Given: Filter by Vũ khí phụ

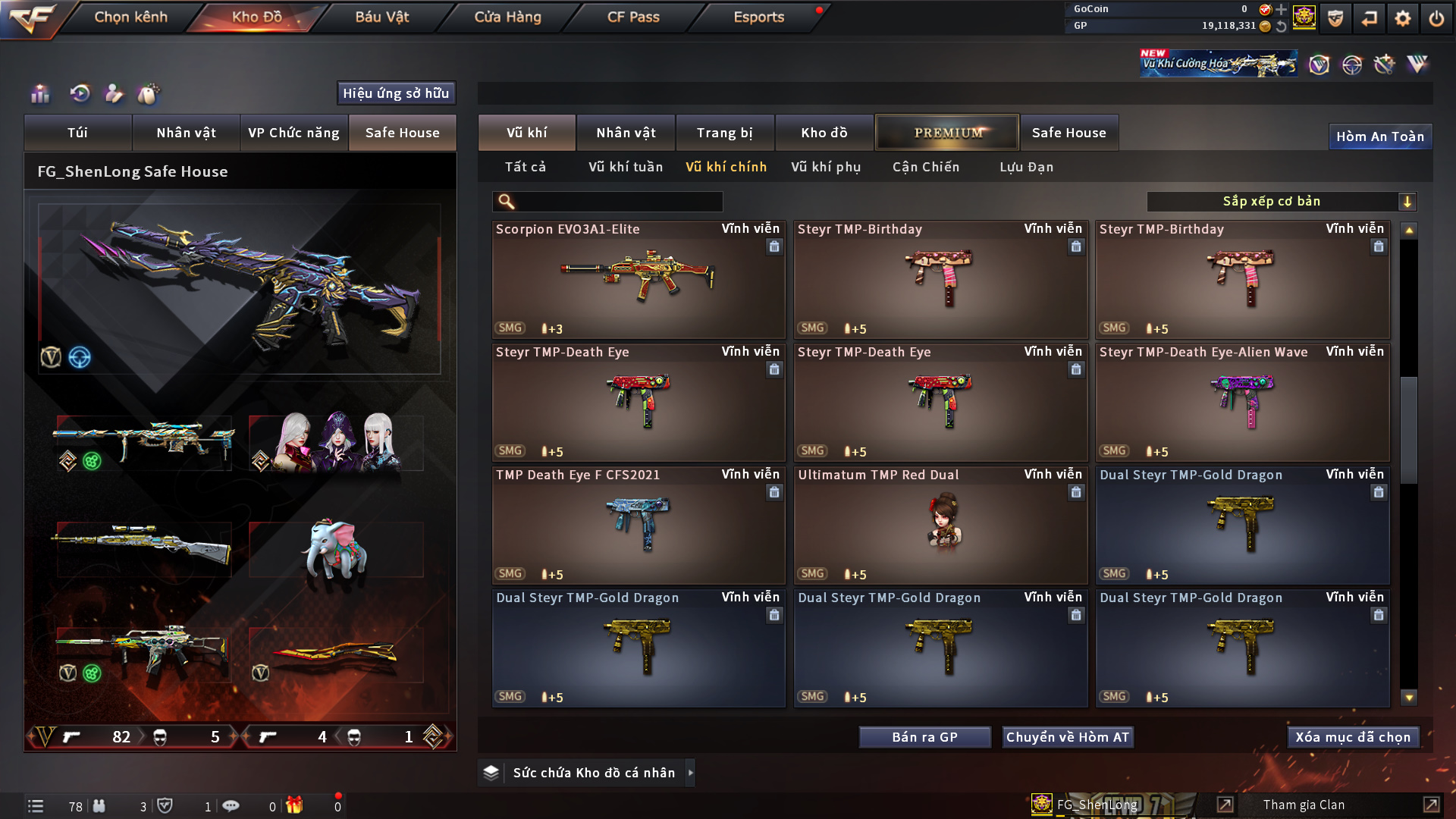Looking at the screenshot, I should (x=826, y=167).
